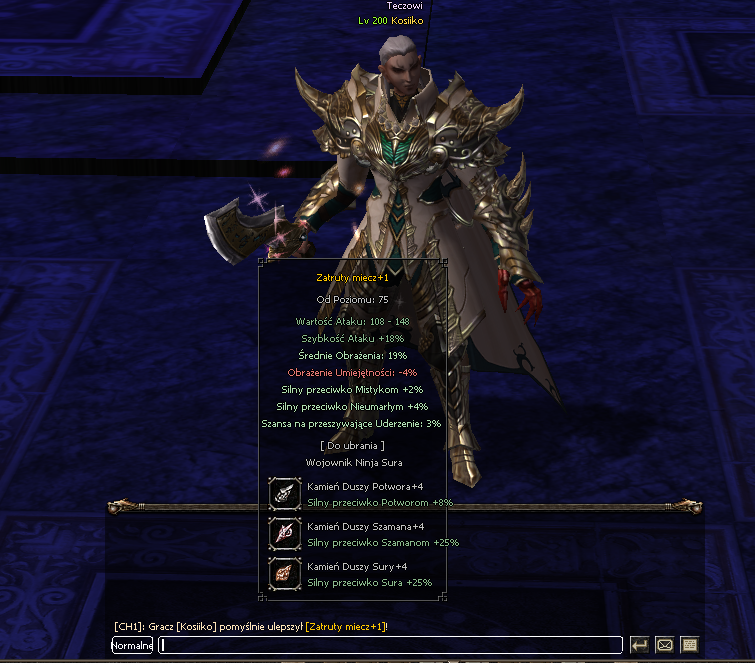Screen dimensions: 755x663
Task: Click the Normalne chat mode button
Action: [132, 645]
